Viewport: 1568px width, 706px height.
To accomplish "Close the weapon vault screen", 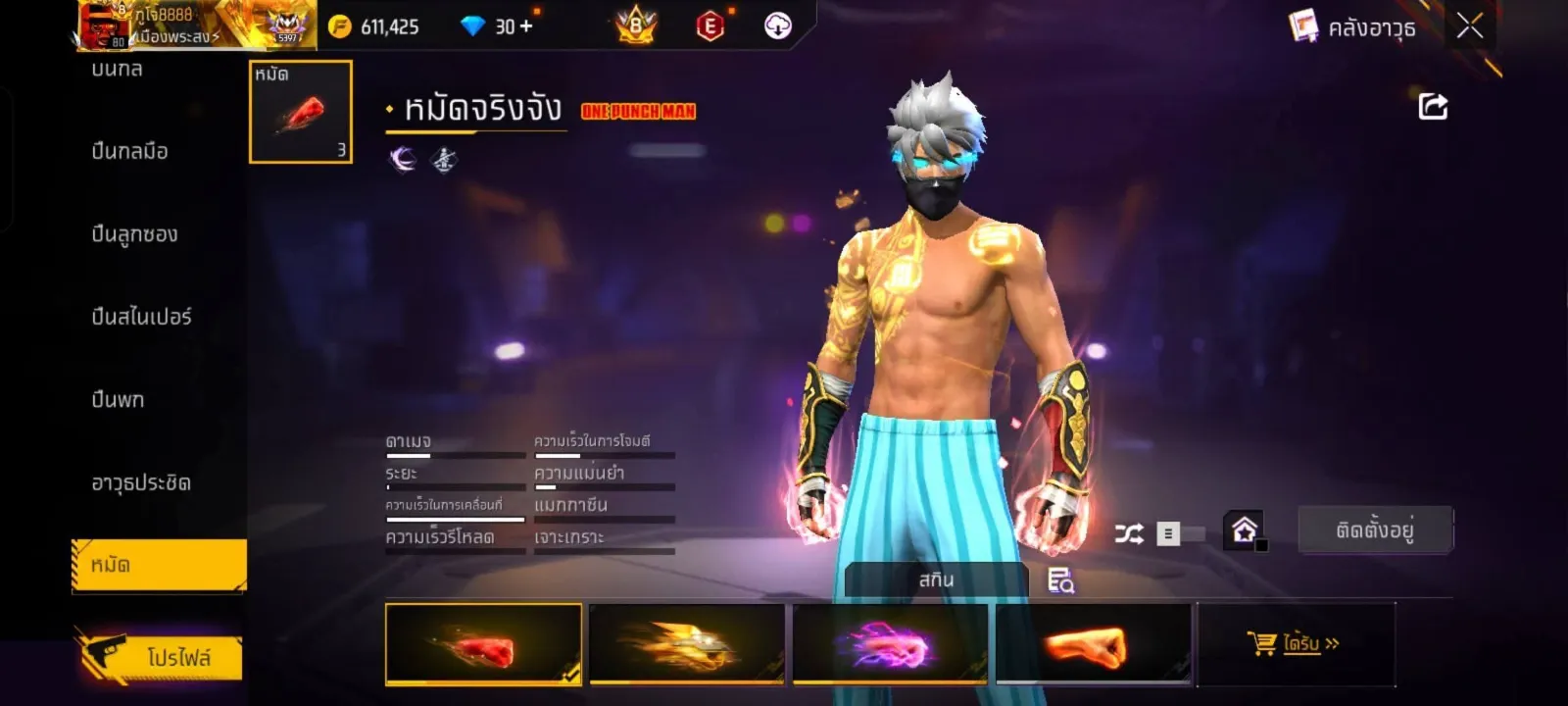I will tap(1469, 26).
